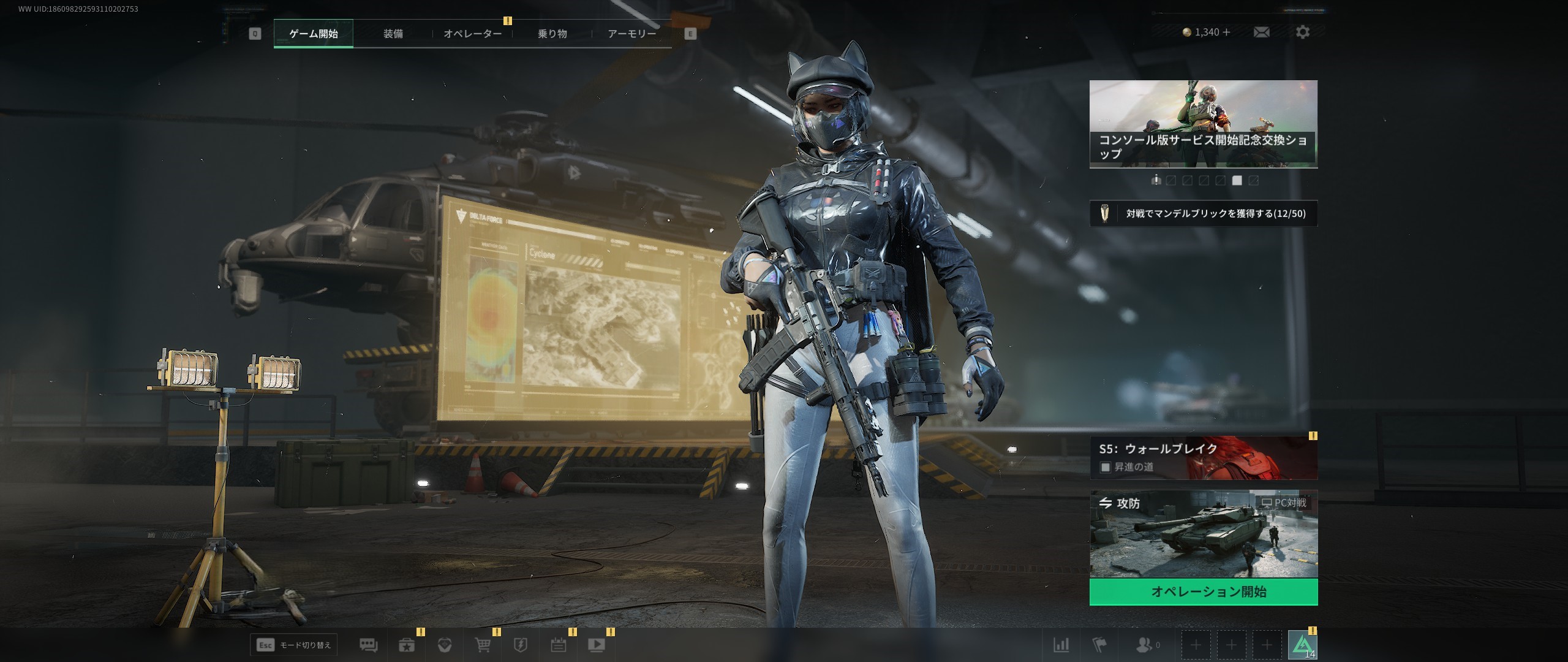Open the chat speech bubble icon
1568x662 pixels.
pyautogui.click(x=368, y=645)
